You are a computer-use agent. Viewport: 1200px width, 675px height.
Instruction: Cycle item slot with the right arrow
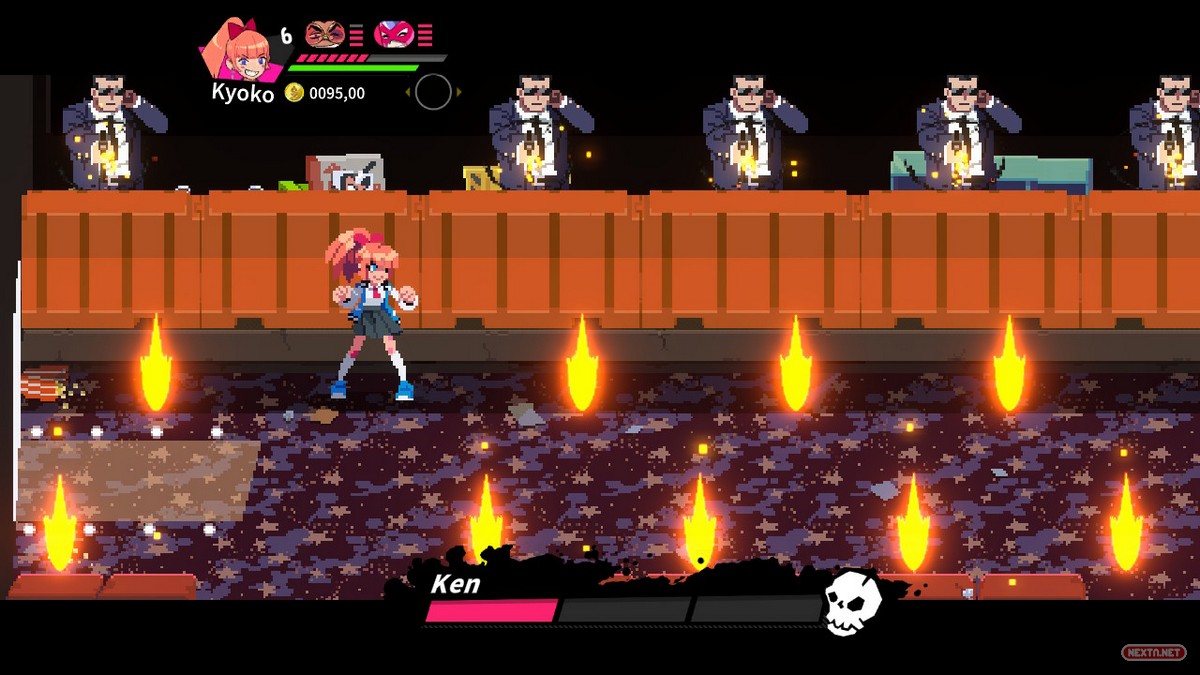(459, 93)
